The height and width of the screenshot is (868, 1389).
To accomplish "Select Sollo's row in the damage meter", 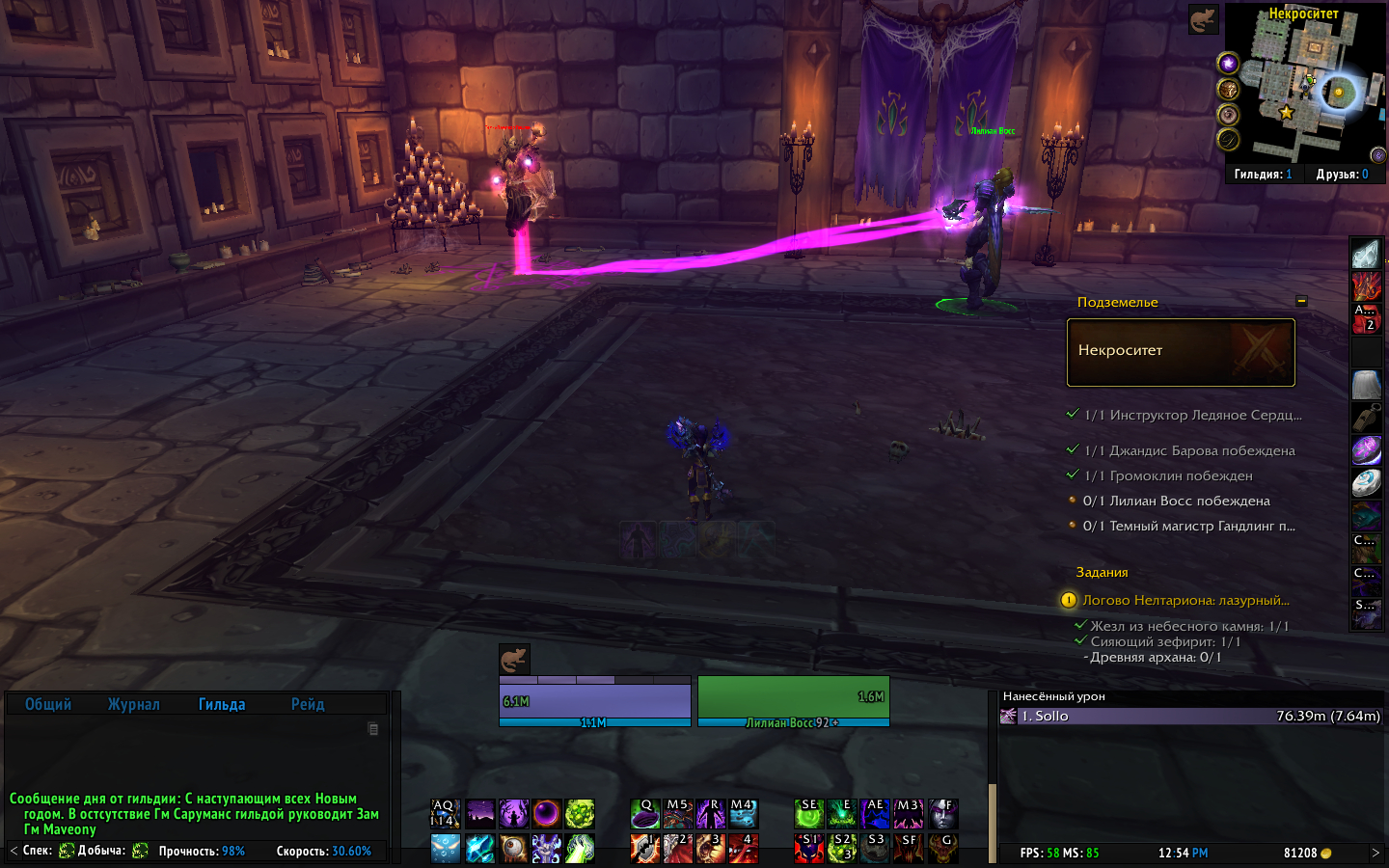I will pos(1190,716).
